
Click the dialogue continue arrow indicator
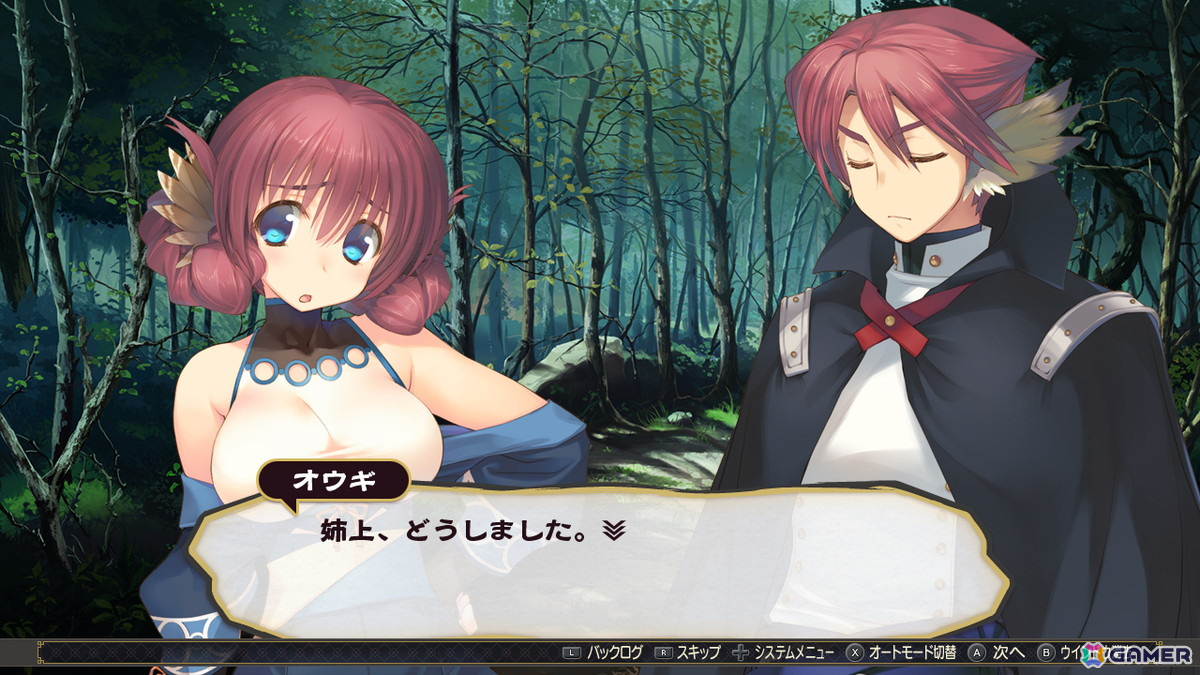613,531
